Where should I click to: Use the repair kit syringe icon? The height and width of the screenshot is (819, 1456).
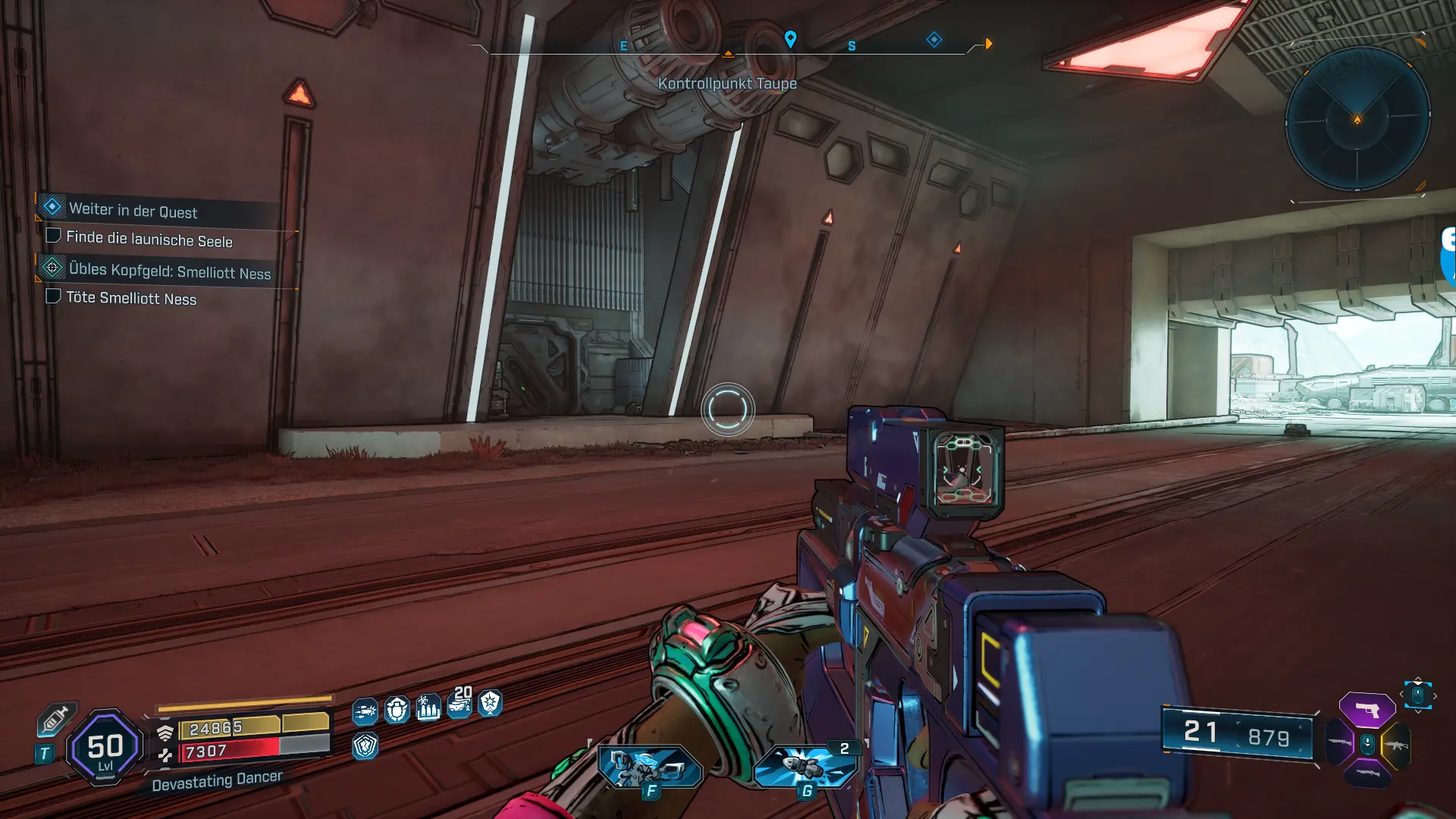55,719
